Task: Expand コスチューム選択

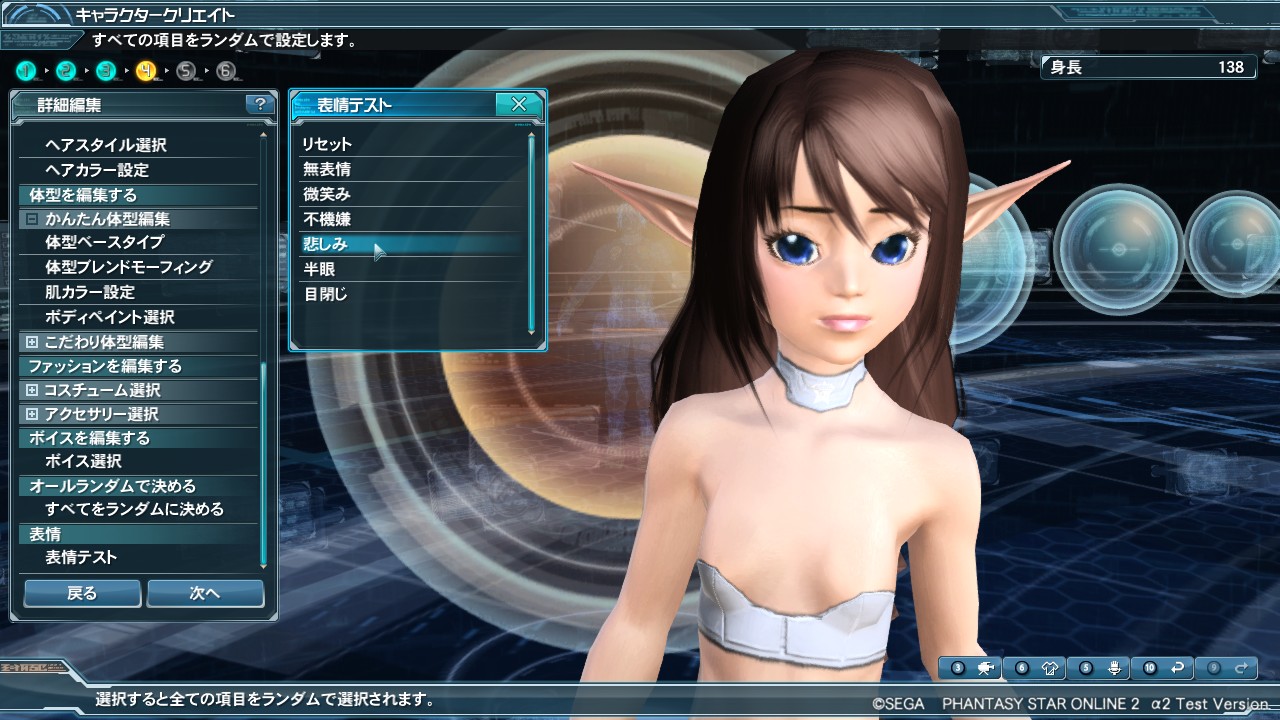Action: 32,390
